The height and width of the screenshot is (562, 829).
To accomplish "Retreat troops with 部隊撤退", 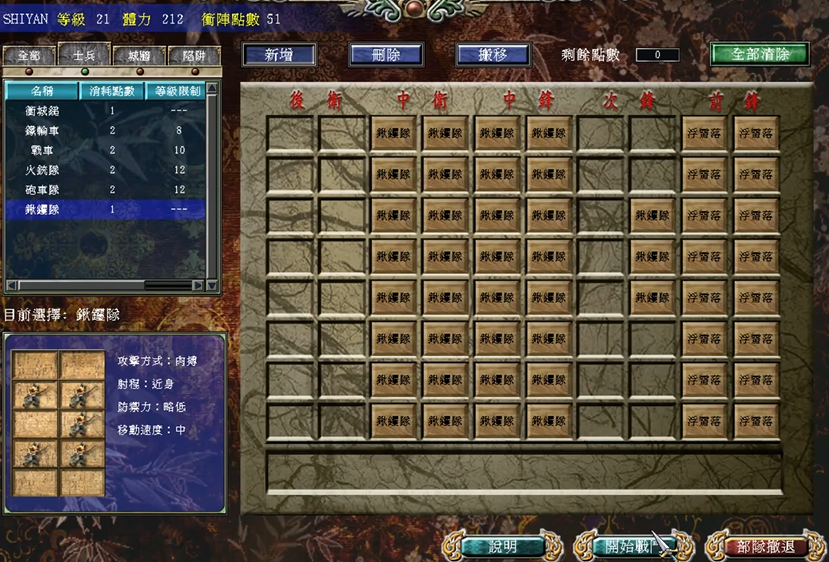I will tap(765, 546).
